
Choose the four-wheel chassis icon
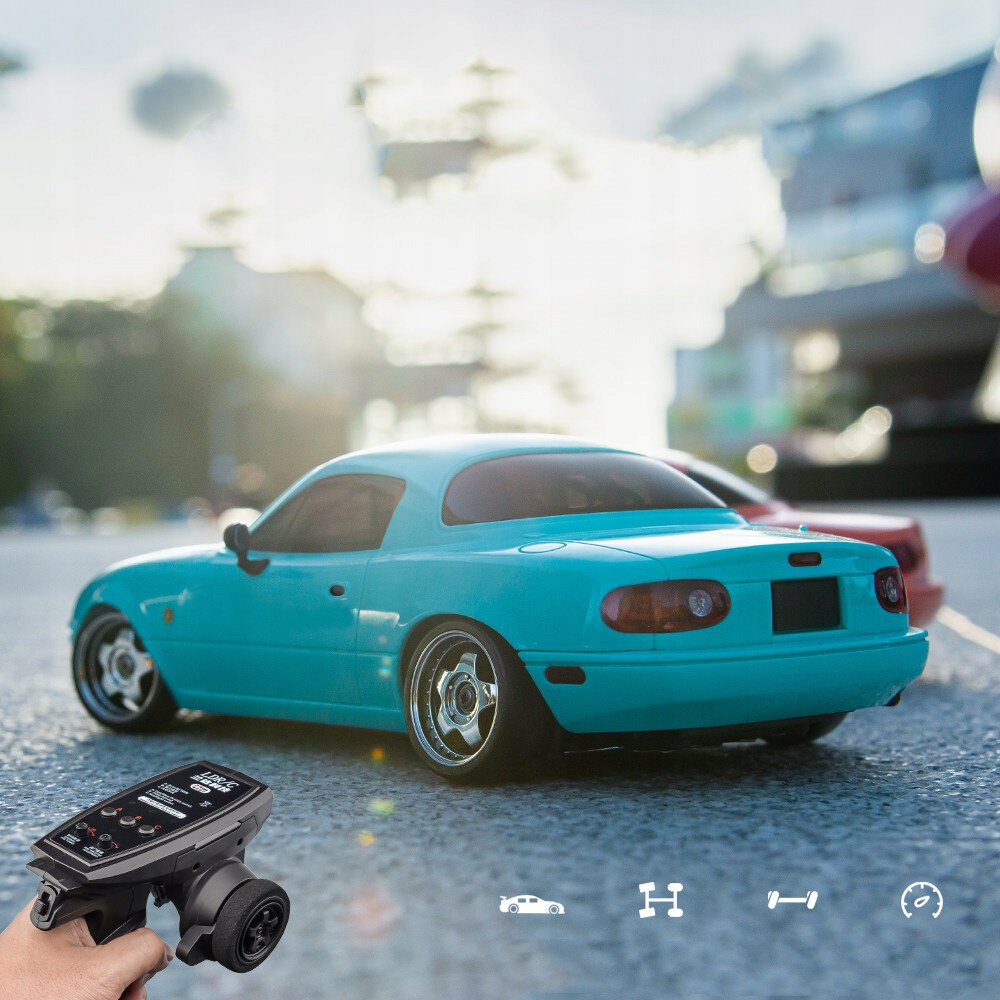(x=661, y=900)
